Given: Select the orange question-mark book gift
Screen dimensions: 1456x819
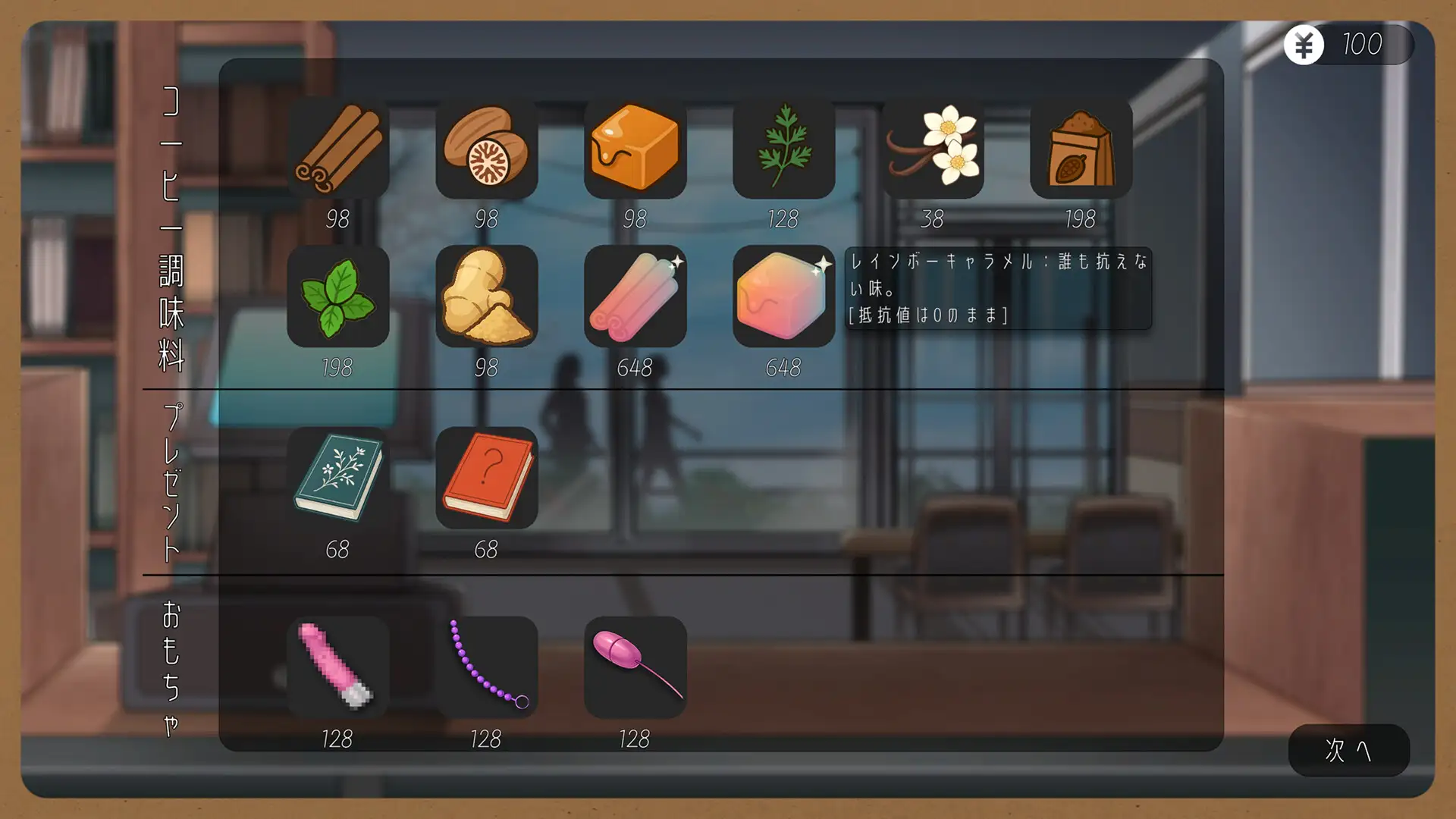Looking at the screenshot, I should pos(488,478).
